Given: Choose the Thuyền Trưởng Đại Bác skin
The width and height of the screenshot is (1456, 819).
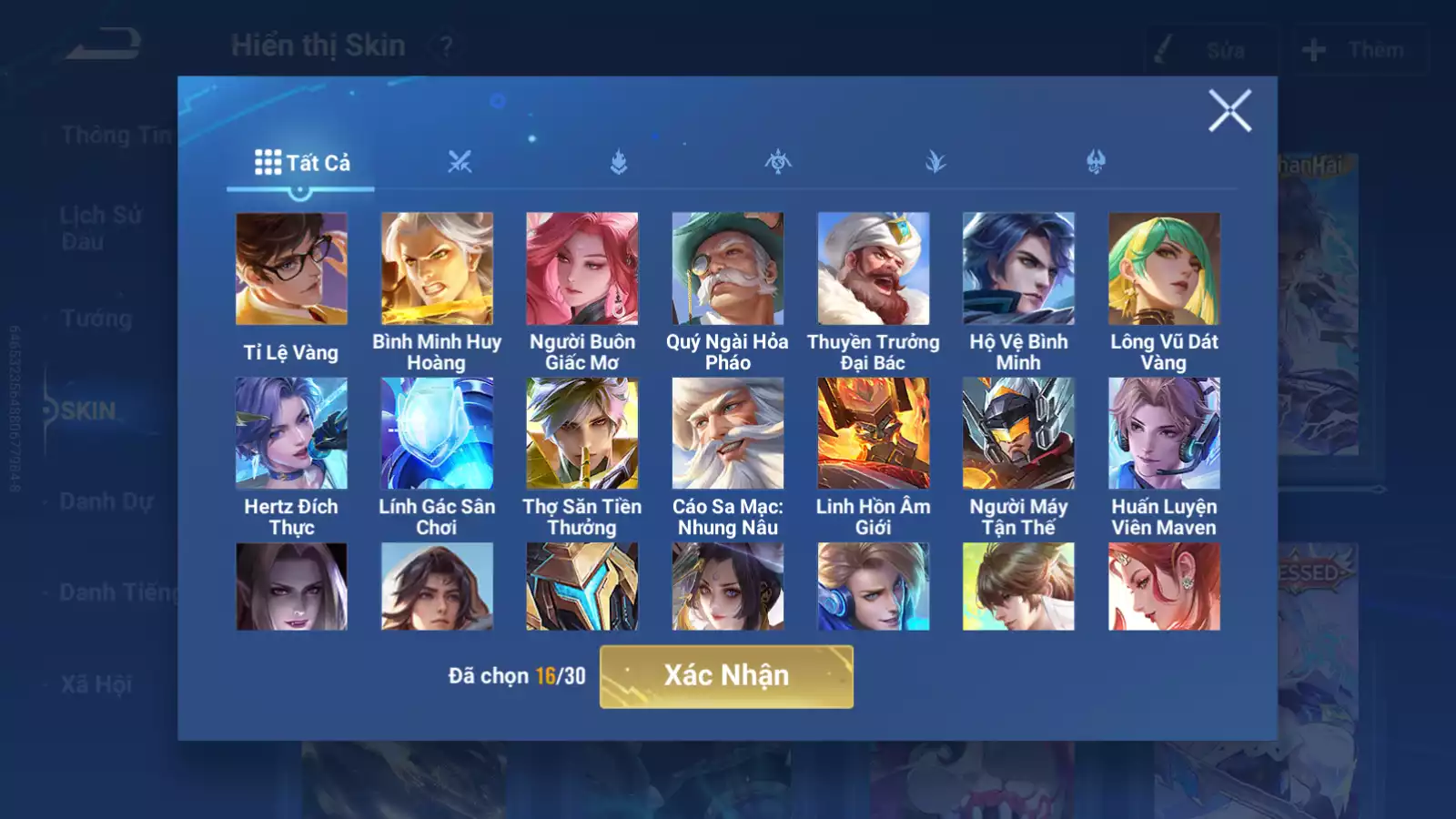Looking at the screenshot, I should coord(874,269).
